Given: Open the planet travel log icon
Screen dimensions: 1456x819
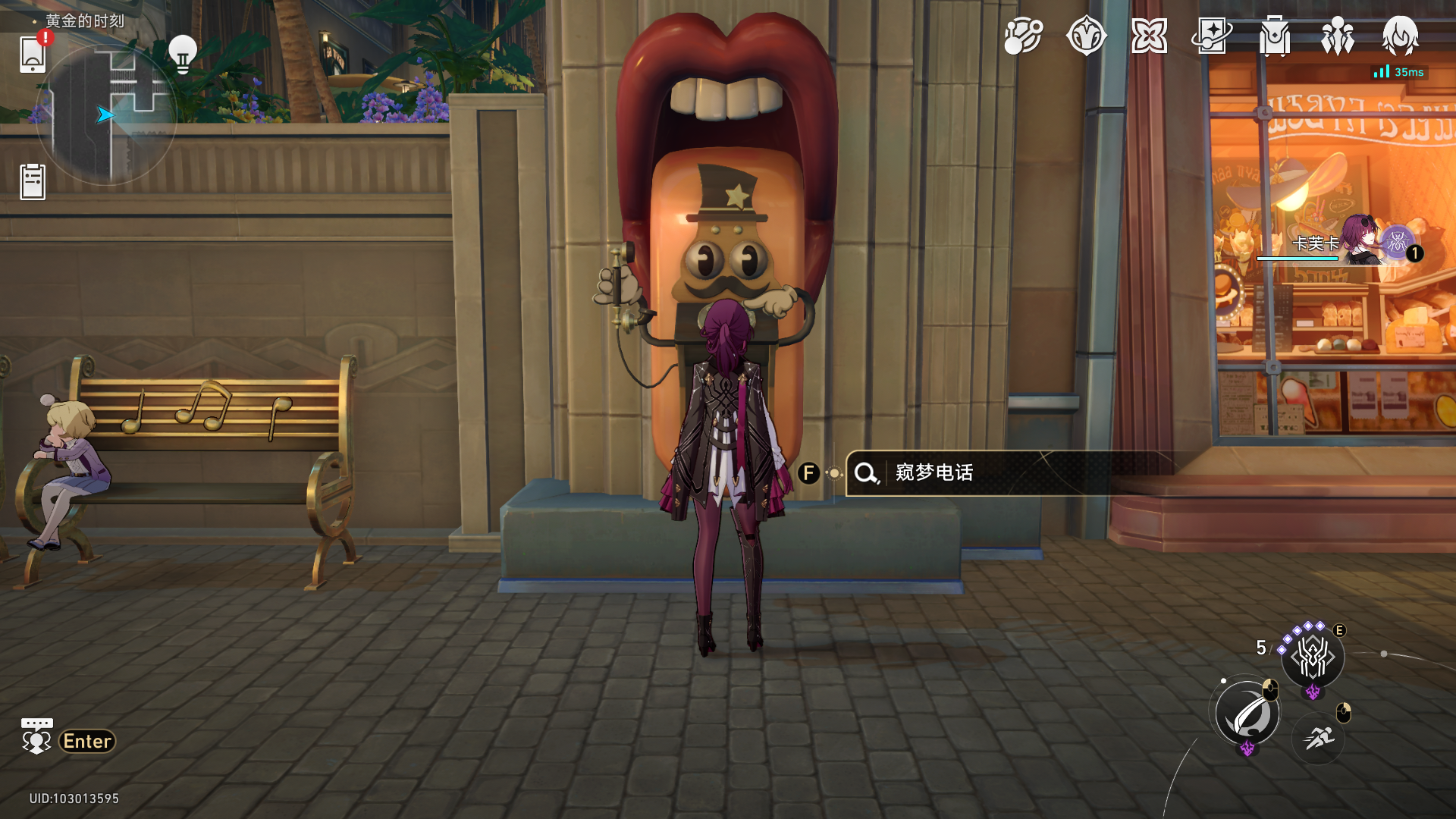Looking at the screenshot, I should 1023,36.
